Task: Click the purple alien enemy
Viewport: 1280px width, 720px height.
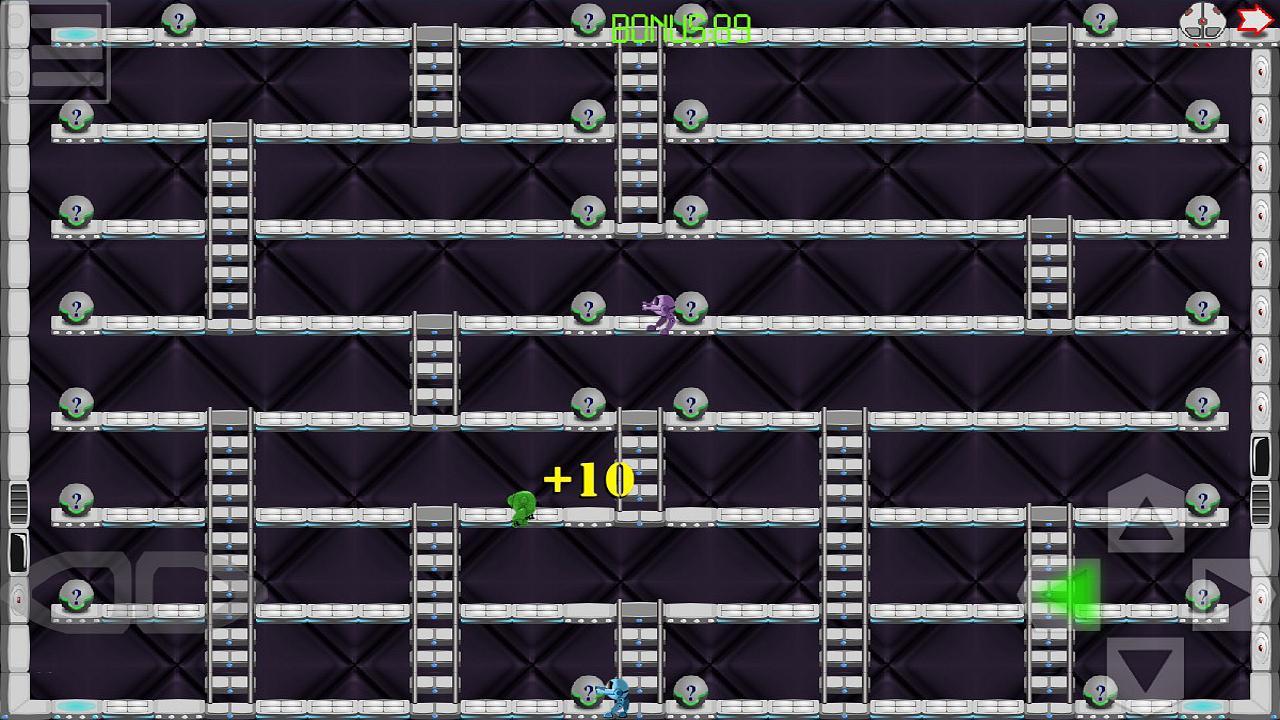Action: click(660, 310)
